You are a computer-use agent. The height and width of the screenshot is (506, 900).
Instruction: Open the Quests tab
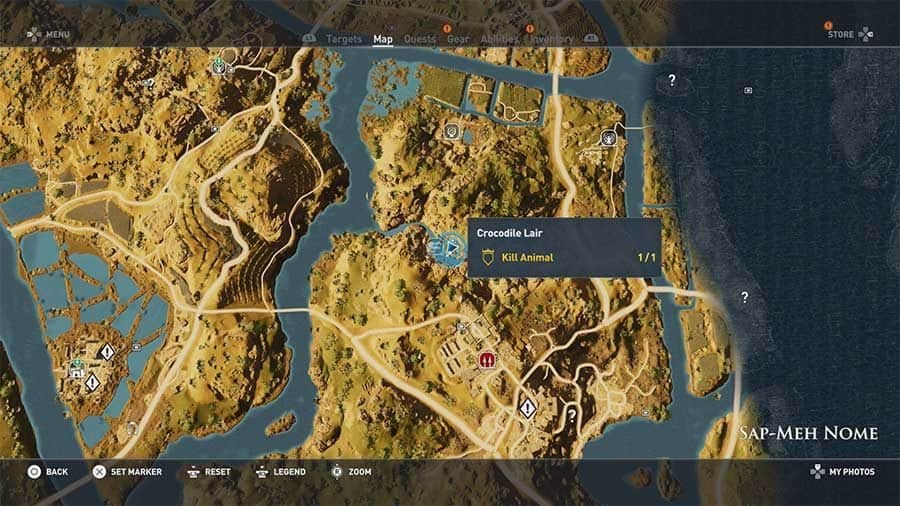[420, 40]
